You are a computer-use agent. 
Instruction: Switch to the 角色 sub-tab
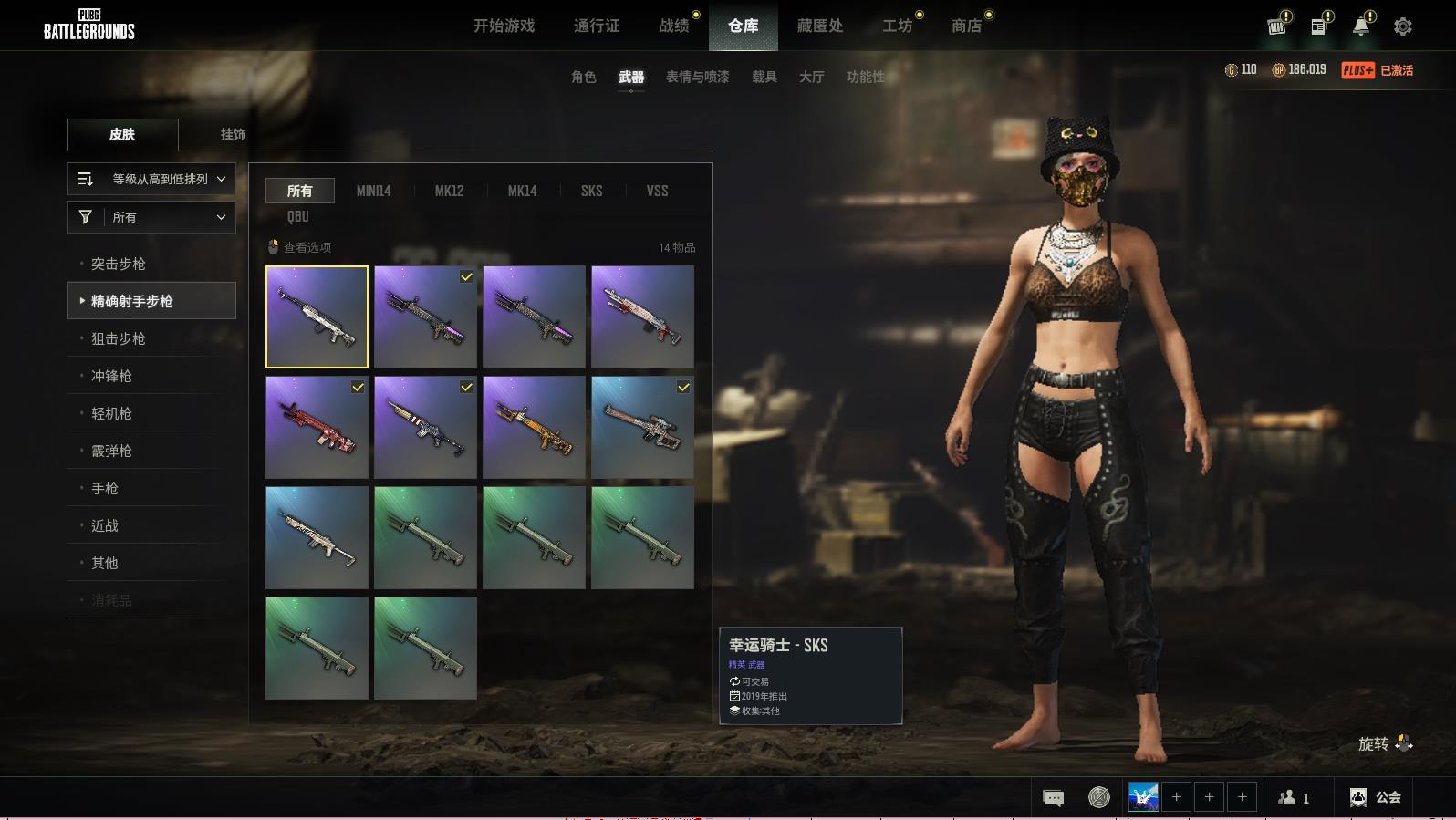583,77
